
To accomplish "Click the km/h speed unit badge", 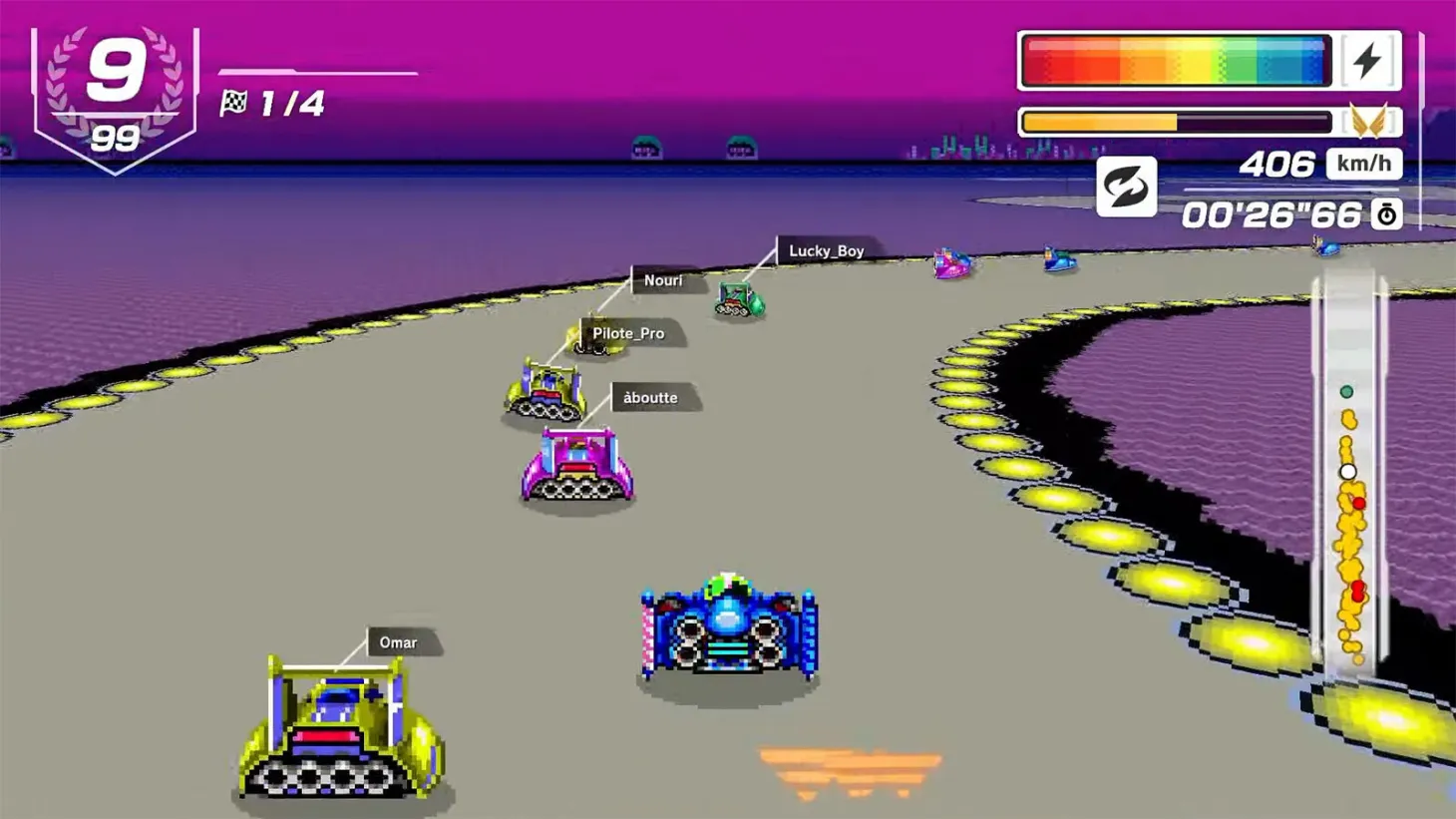I will point(1363,164).
